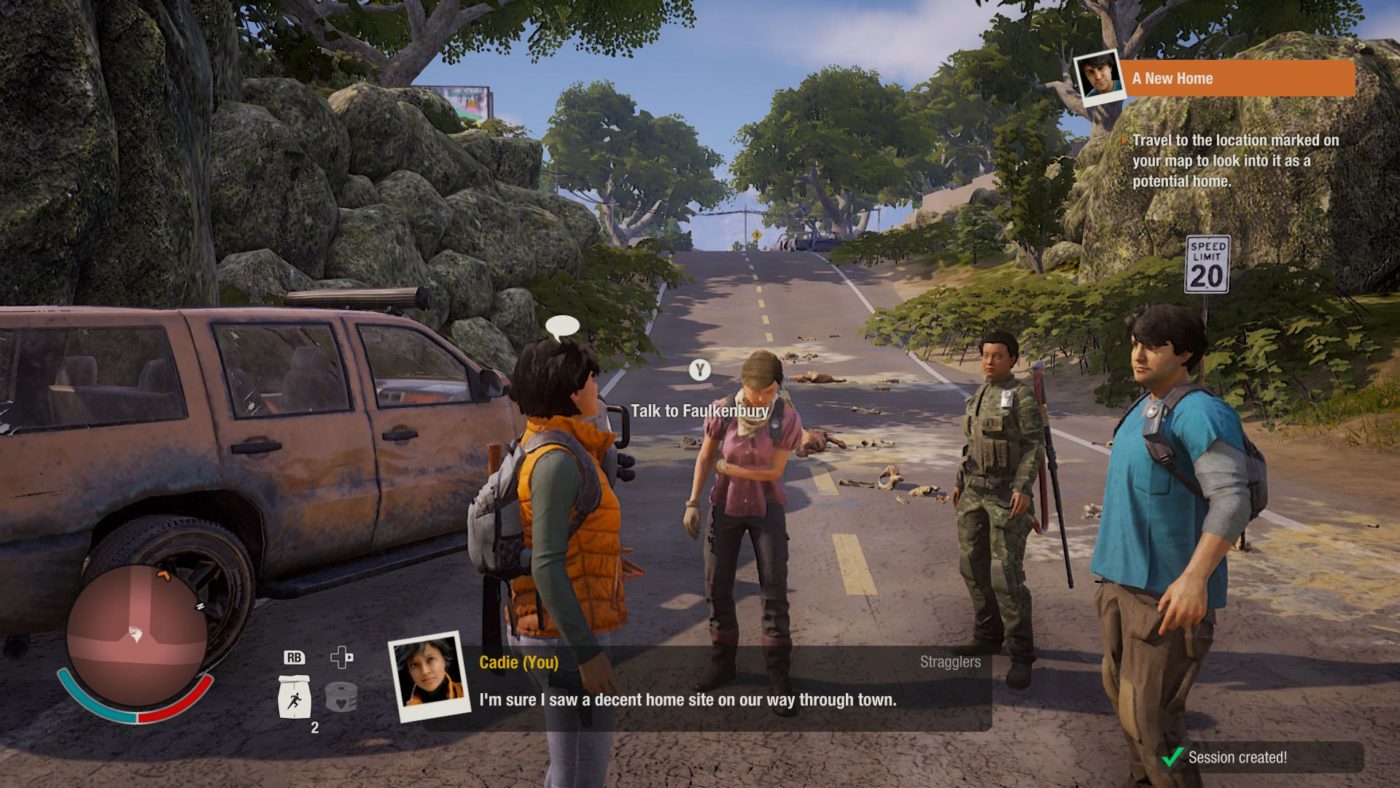Click the Session created notification
Image resolution: width=1400 pixels, height=788 pixels.
pyautogui.click(x=1259, y=757)
